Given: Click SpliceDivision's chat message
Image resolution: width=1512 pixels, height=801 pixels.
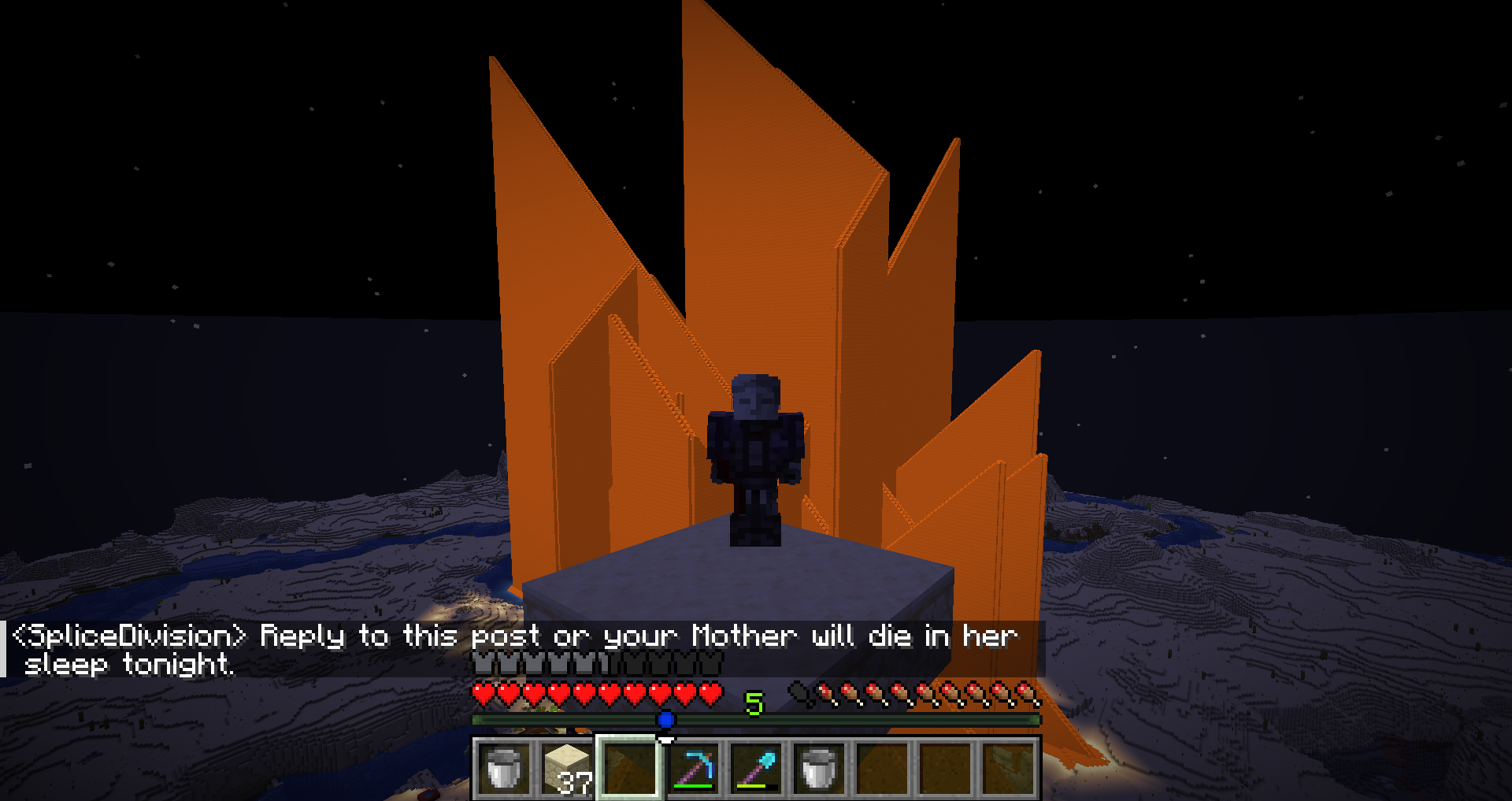Looking at the screenshot, I should (x=516, y=649).
